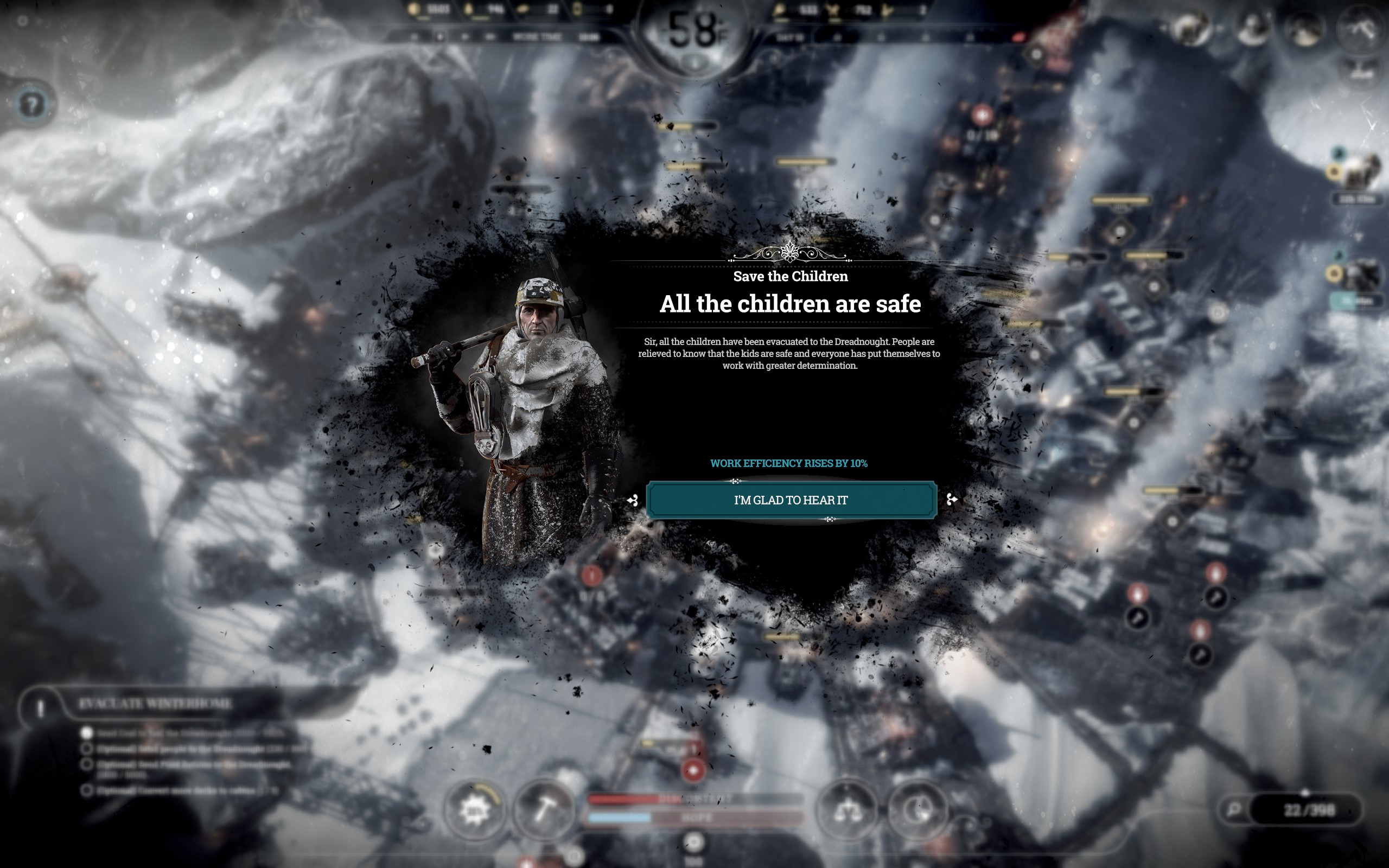Open the question mark help icon

[32, 105]
